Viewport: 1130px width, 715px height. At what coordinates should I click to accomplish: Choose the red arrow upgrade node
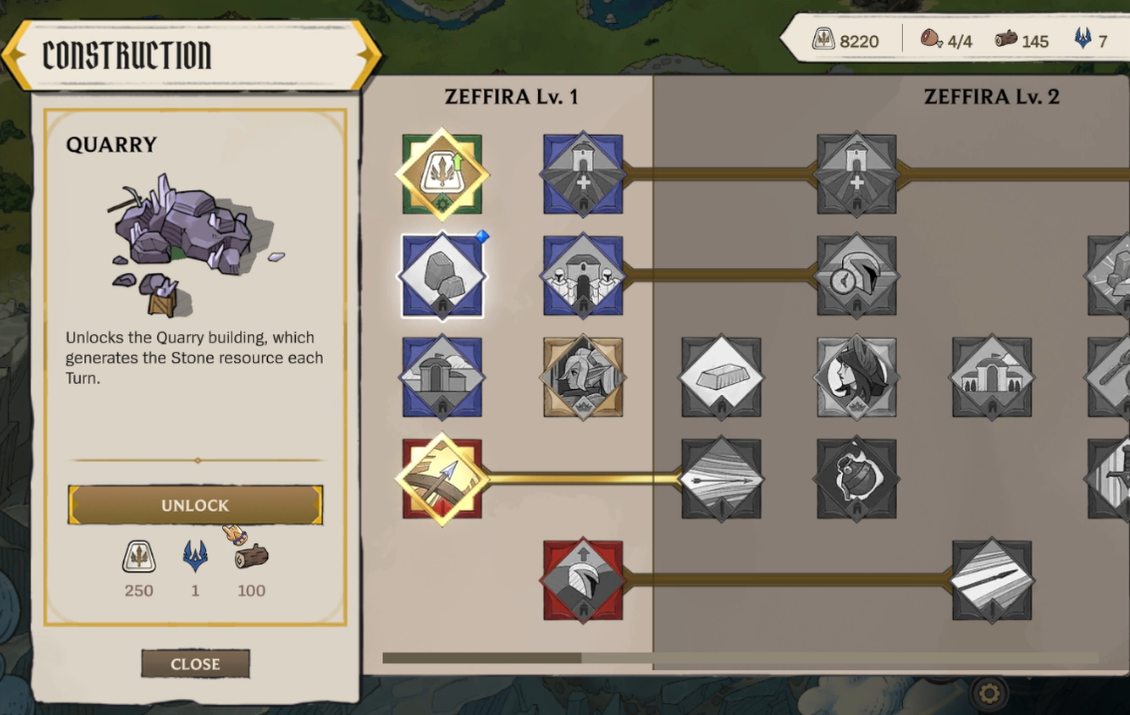[442, 478]
